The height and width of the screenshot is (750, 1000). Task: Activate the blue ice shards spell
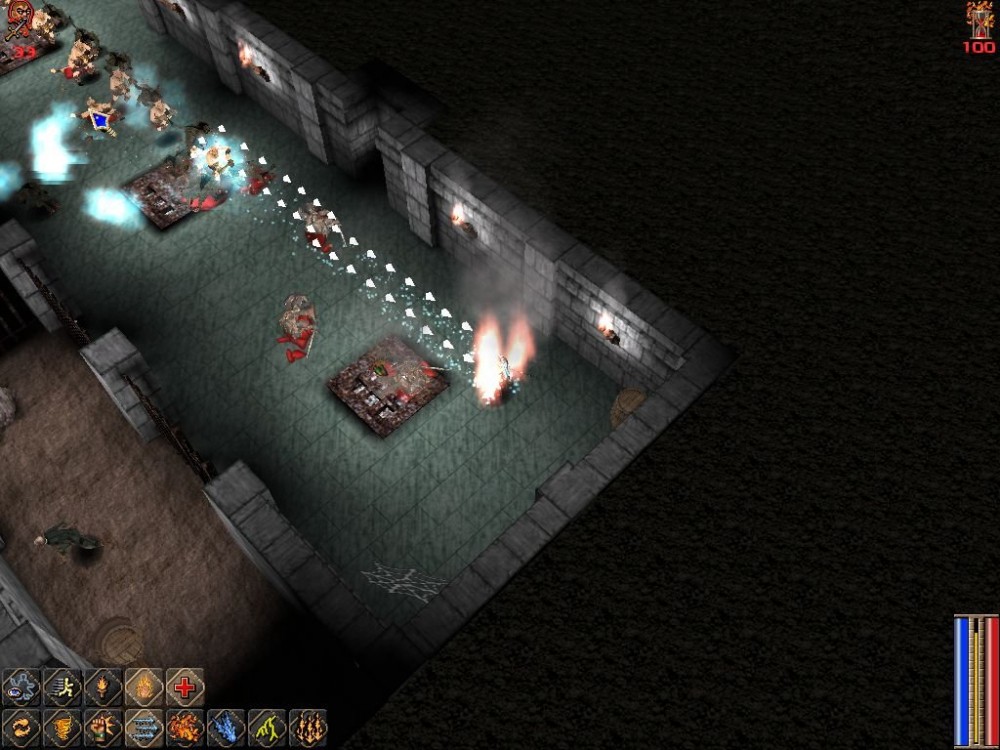(x=226, y=728)
